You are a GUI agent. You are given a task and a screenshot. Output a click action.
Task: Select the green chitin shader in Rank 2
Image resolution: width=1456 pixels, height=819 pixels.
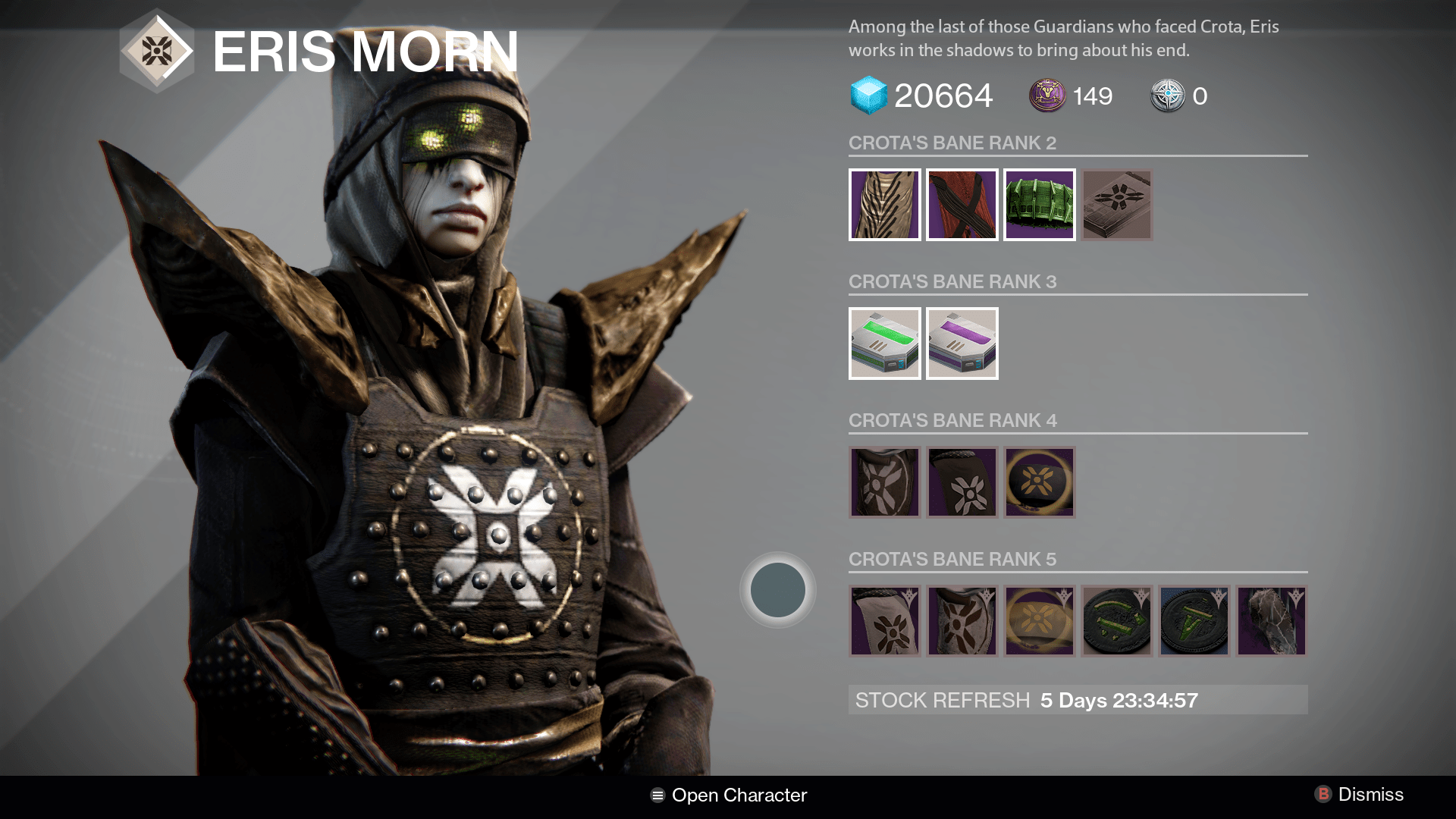(x=1039, y=205)
